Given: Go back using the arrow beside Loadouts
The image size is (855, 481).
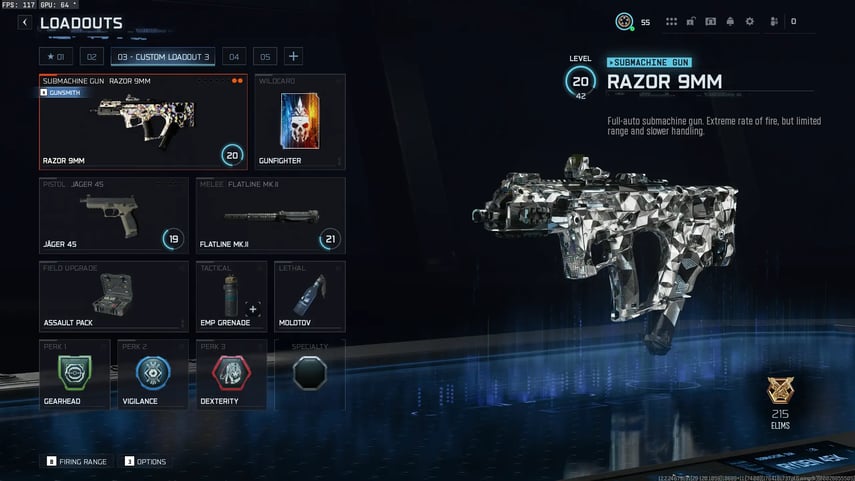Looking at the screenshot, I should point(25,22).
